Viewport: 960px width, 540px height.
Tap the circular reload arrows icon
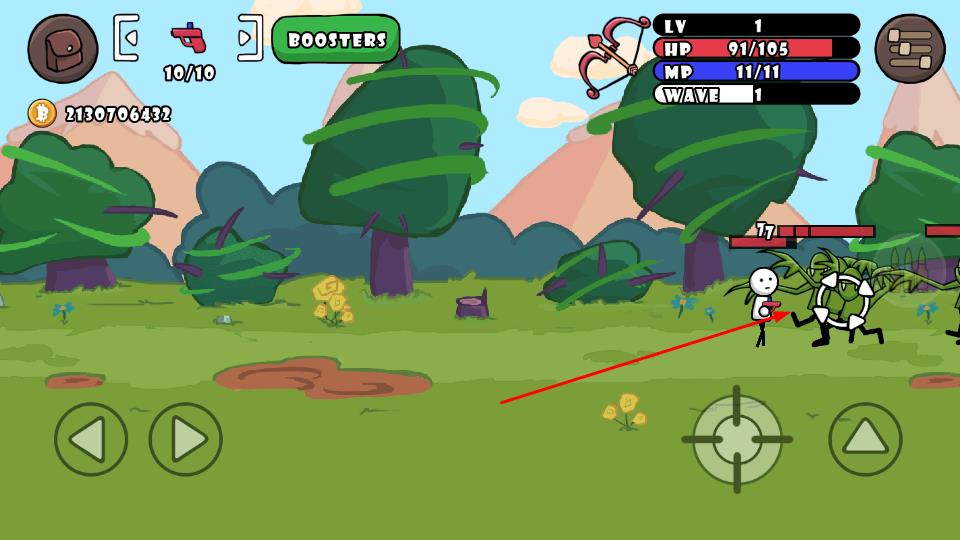coord(843,300)
